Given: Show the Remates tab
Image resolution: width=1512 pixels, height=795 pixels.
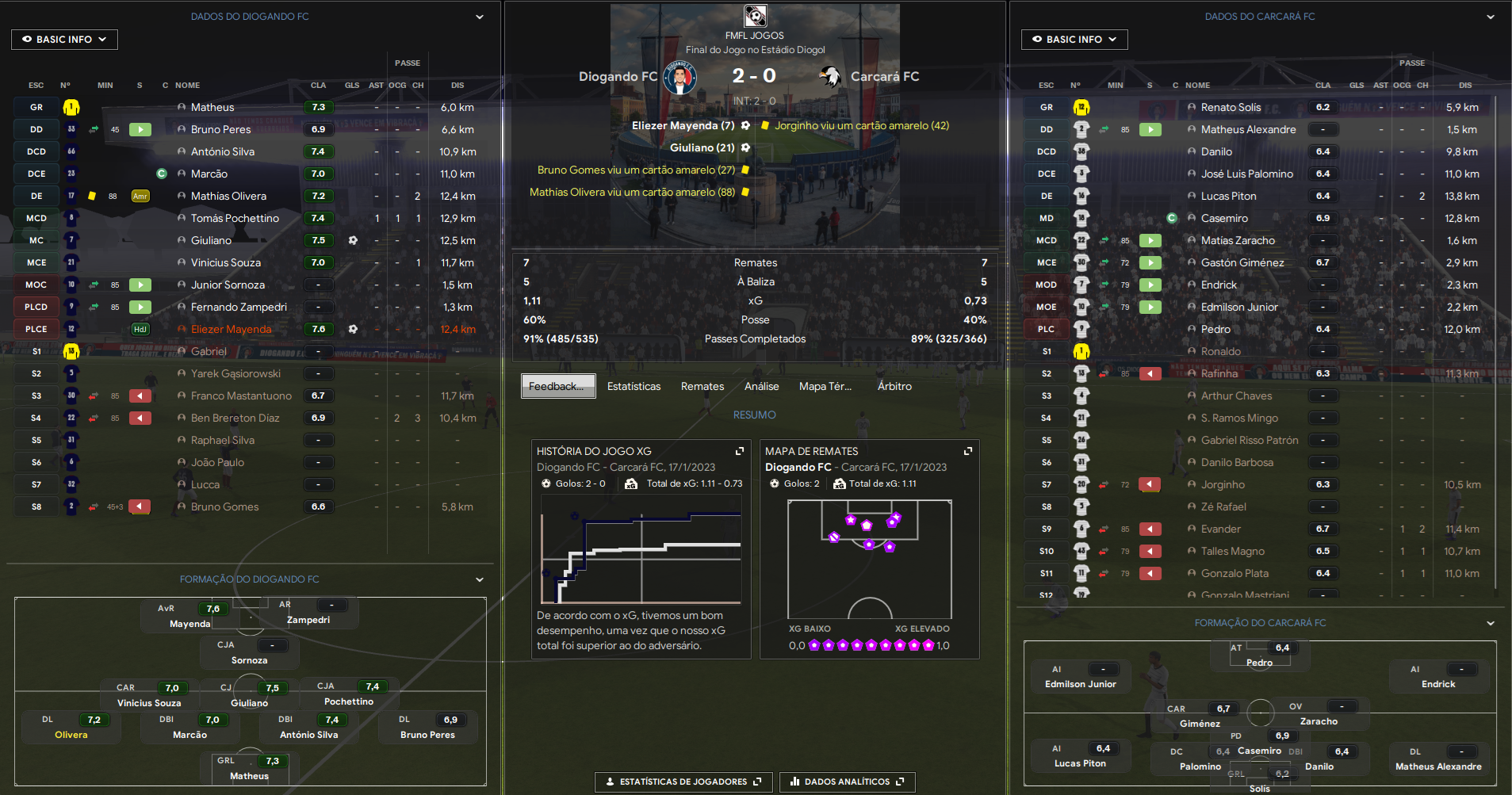Looking at the screenshot, I should (x=702, y=386).
